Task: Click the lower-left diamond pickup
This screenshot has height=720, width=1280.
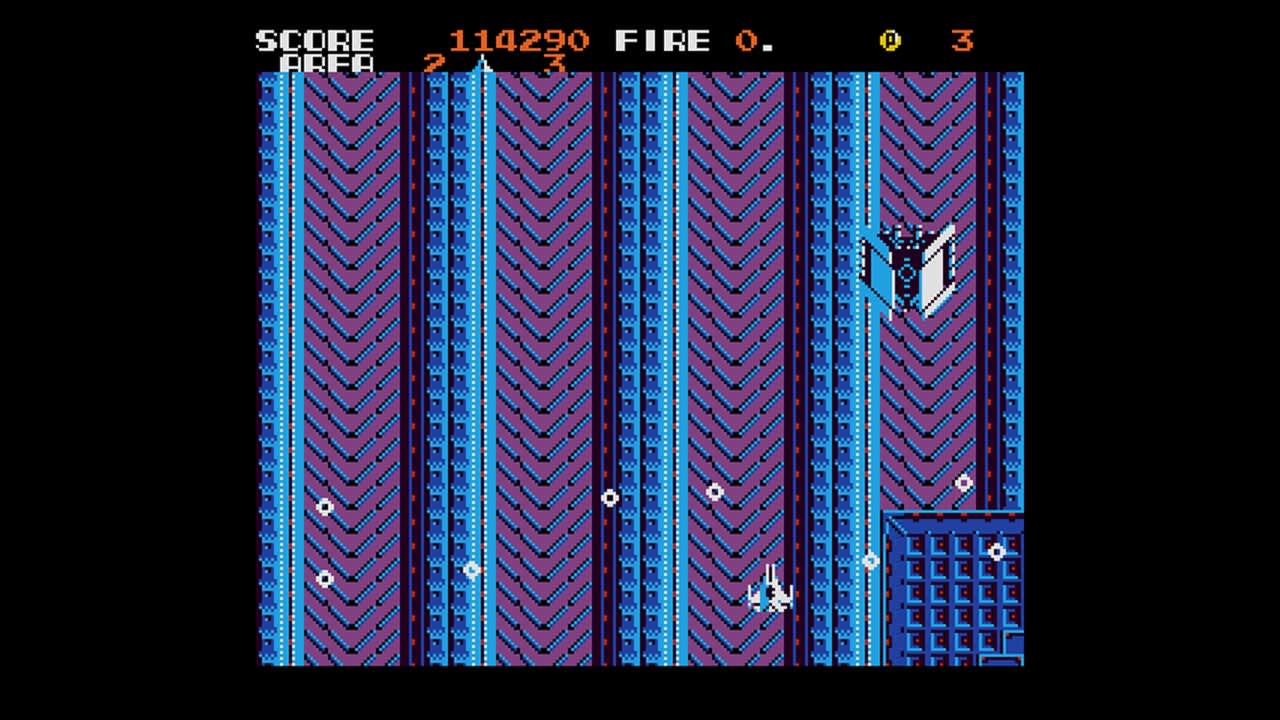Action: pyautogui.click(x=325, y=578)
